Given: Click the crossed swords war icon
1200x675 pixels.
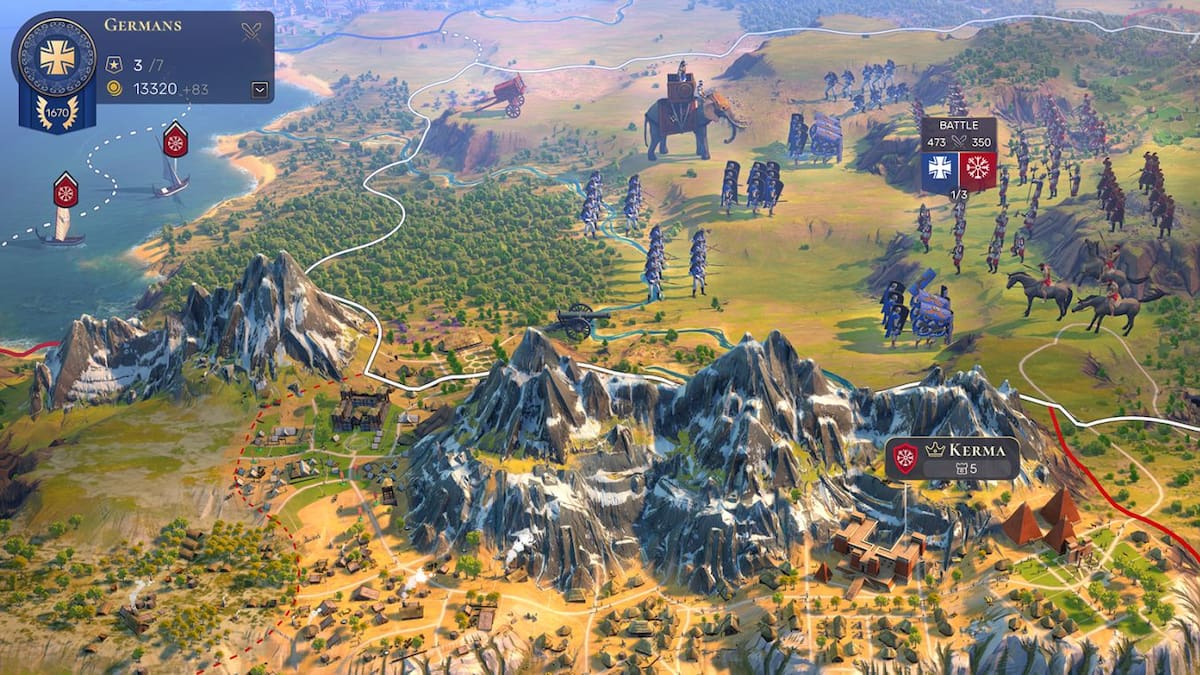Looking at the screenshot, I should [x=251, y=31].
